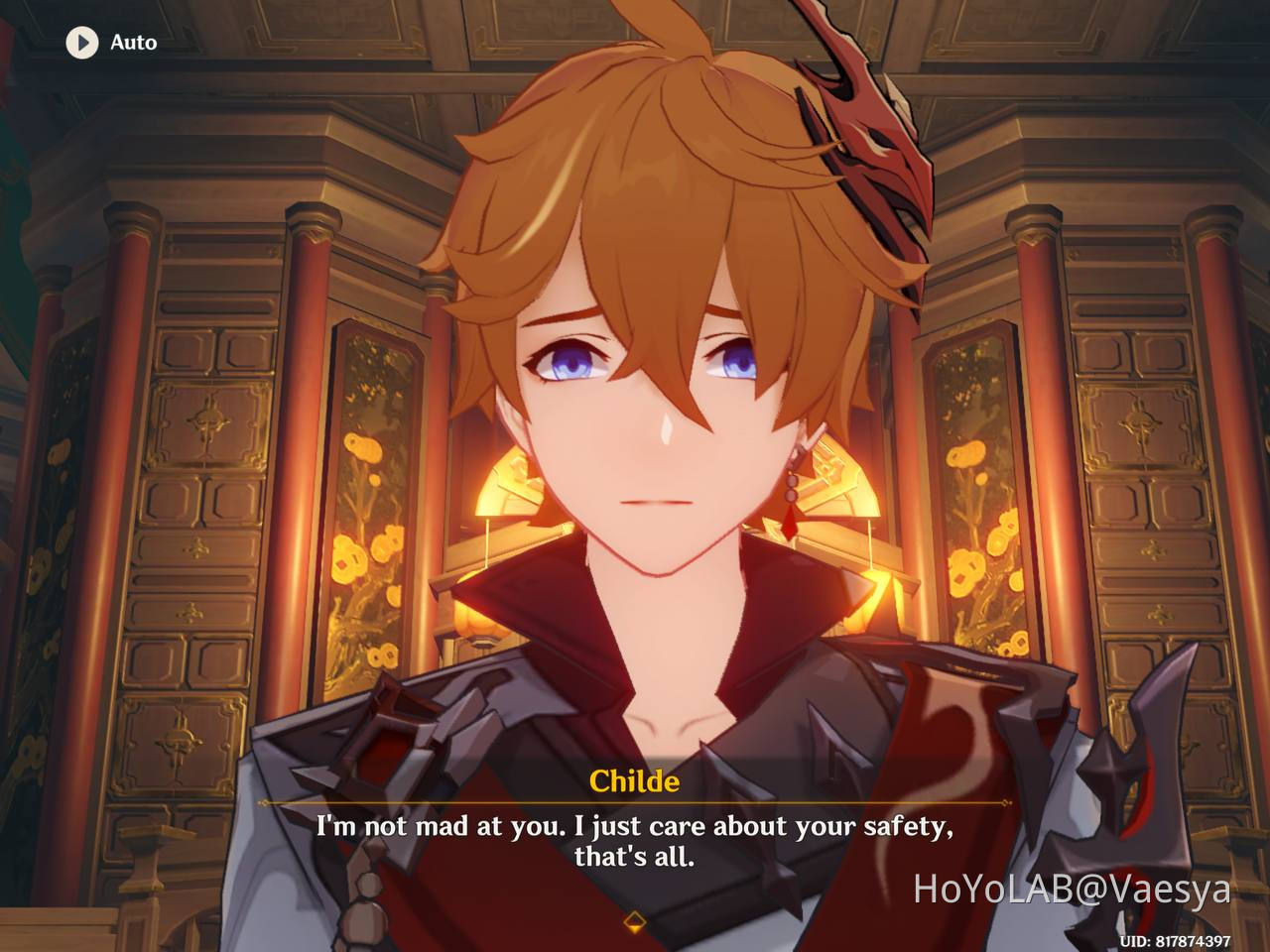The width and height of the screenshot is (1270, 952).
Task: Click the gold divider line under Childe's name
Action: (635, 801)
